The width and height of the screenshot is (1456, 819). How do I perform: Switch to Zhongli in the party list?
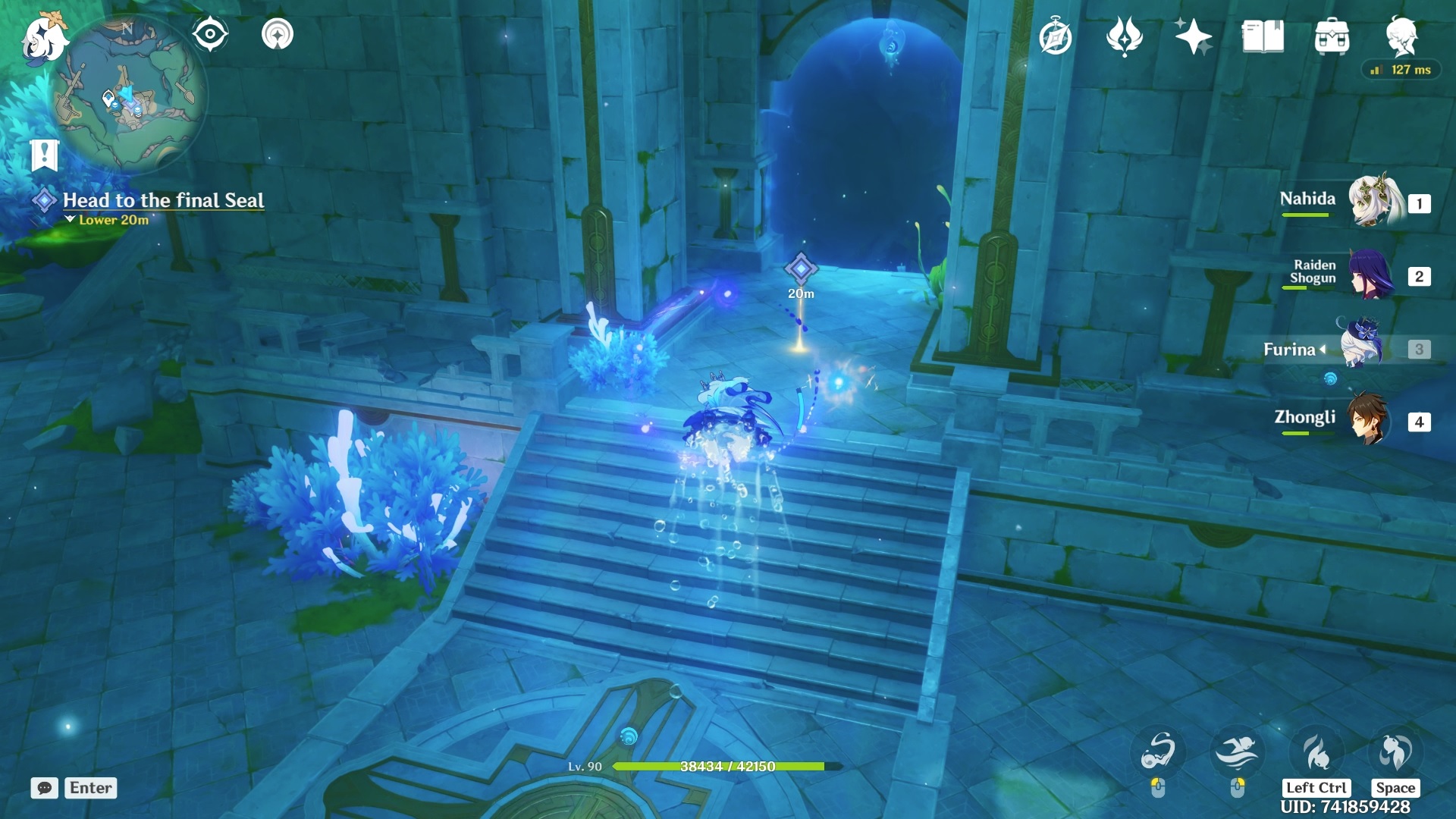(1369, 419)
